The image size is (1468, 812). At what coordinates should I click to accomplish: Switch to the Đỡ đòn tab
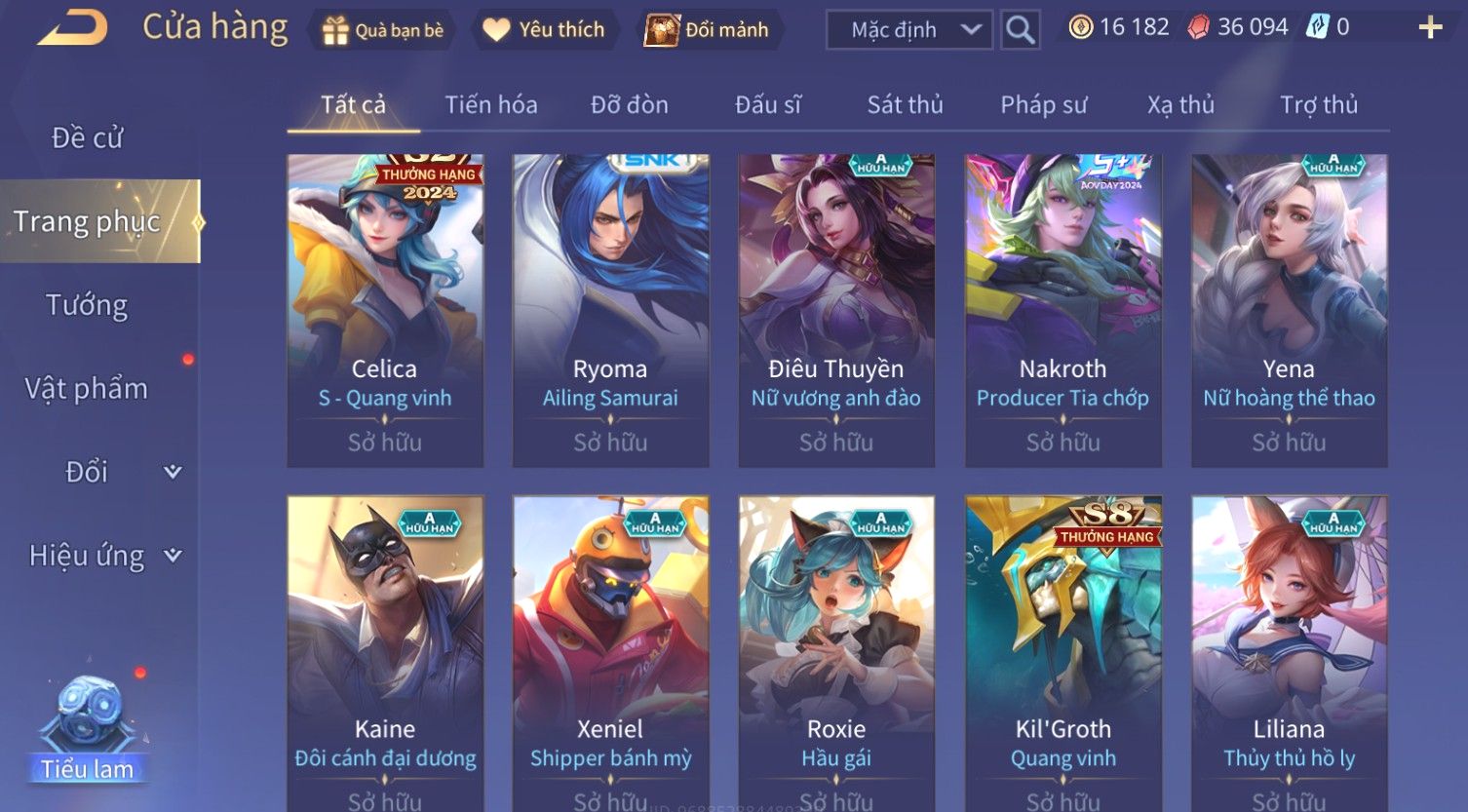(x=630, y=104)
